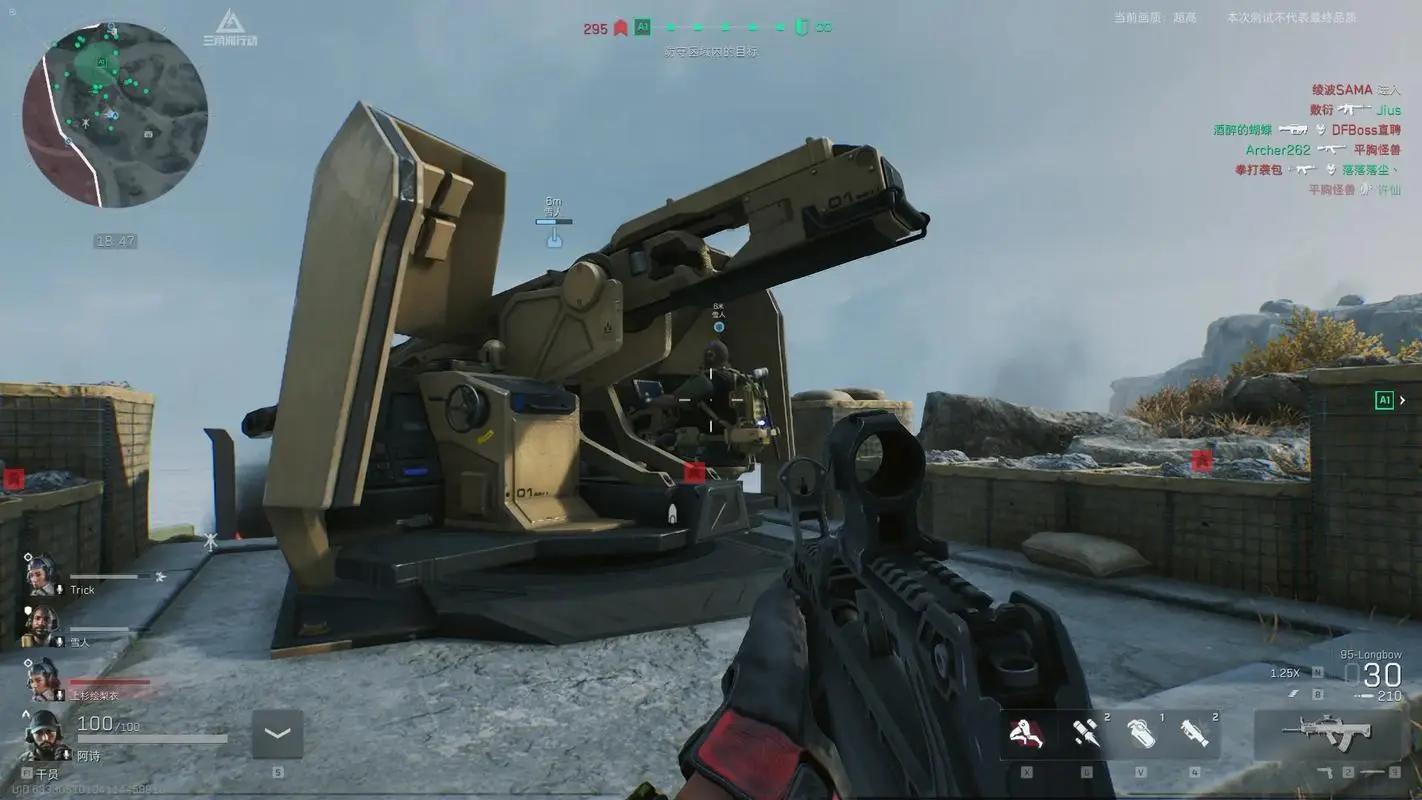Click the A1 objective marker in top bar
The width and height of the screenshot is (1422, 800).
coord(642,28)
